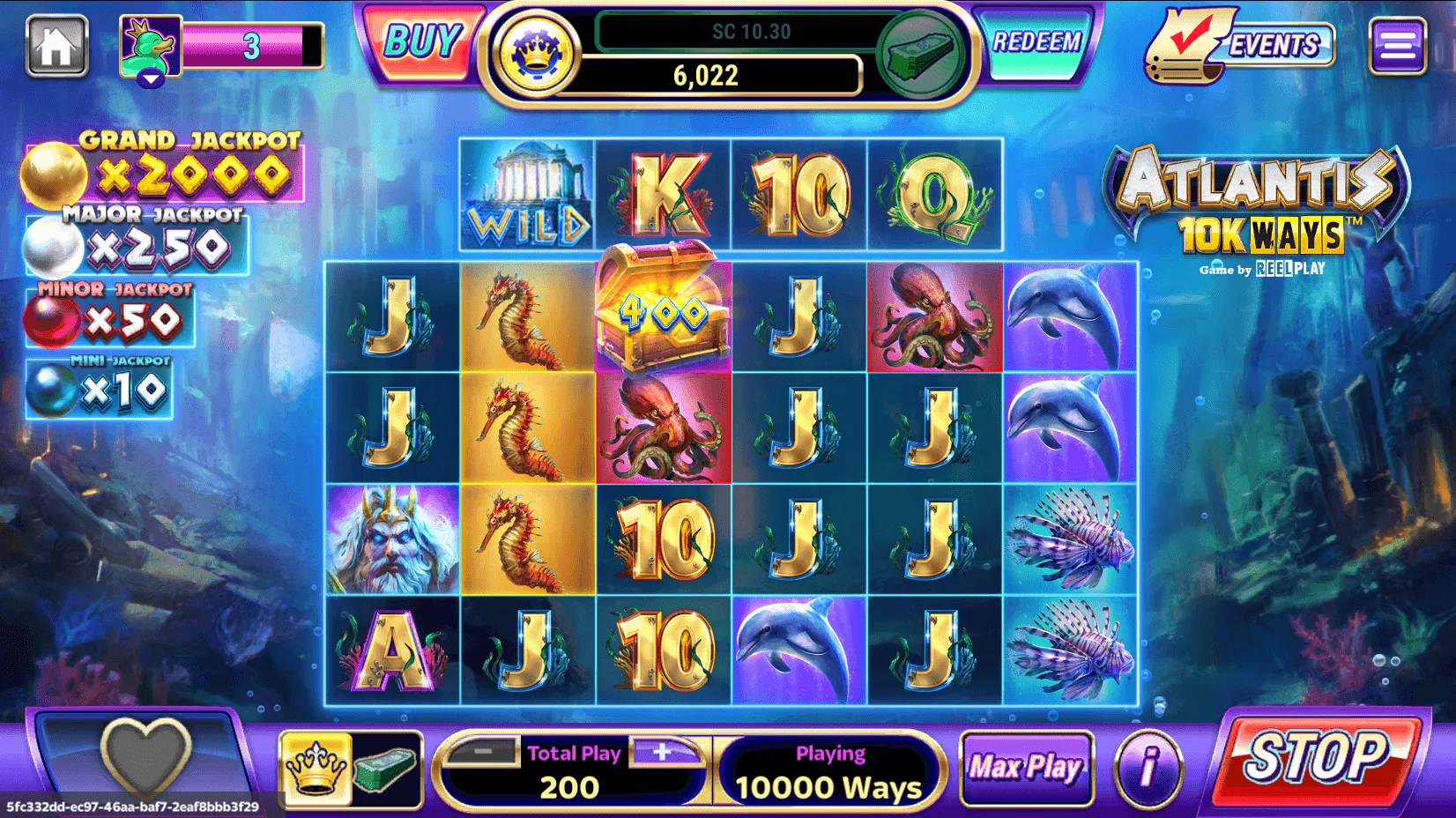Open the hamburger menu
The image size is (1456, 818).
(1397, 46)
